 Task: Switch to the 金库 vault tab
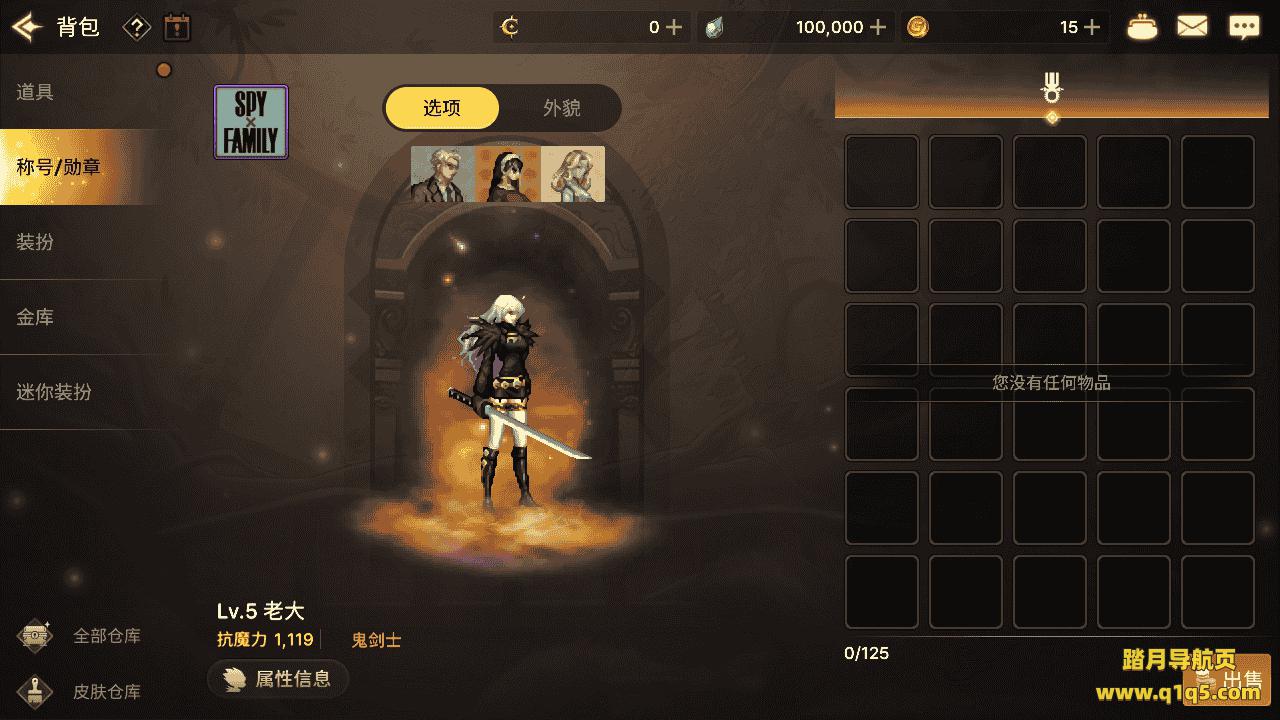pos(36,317)
